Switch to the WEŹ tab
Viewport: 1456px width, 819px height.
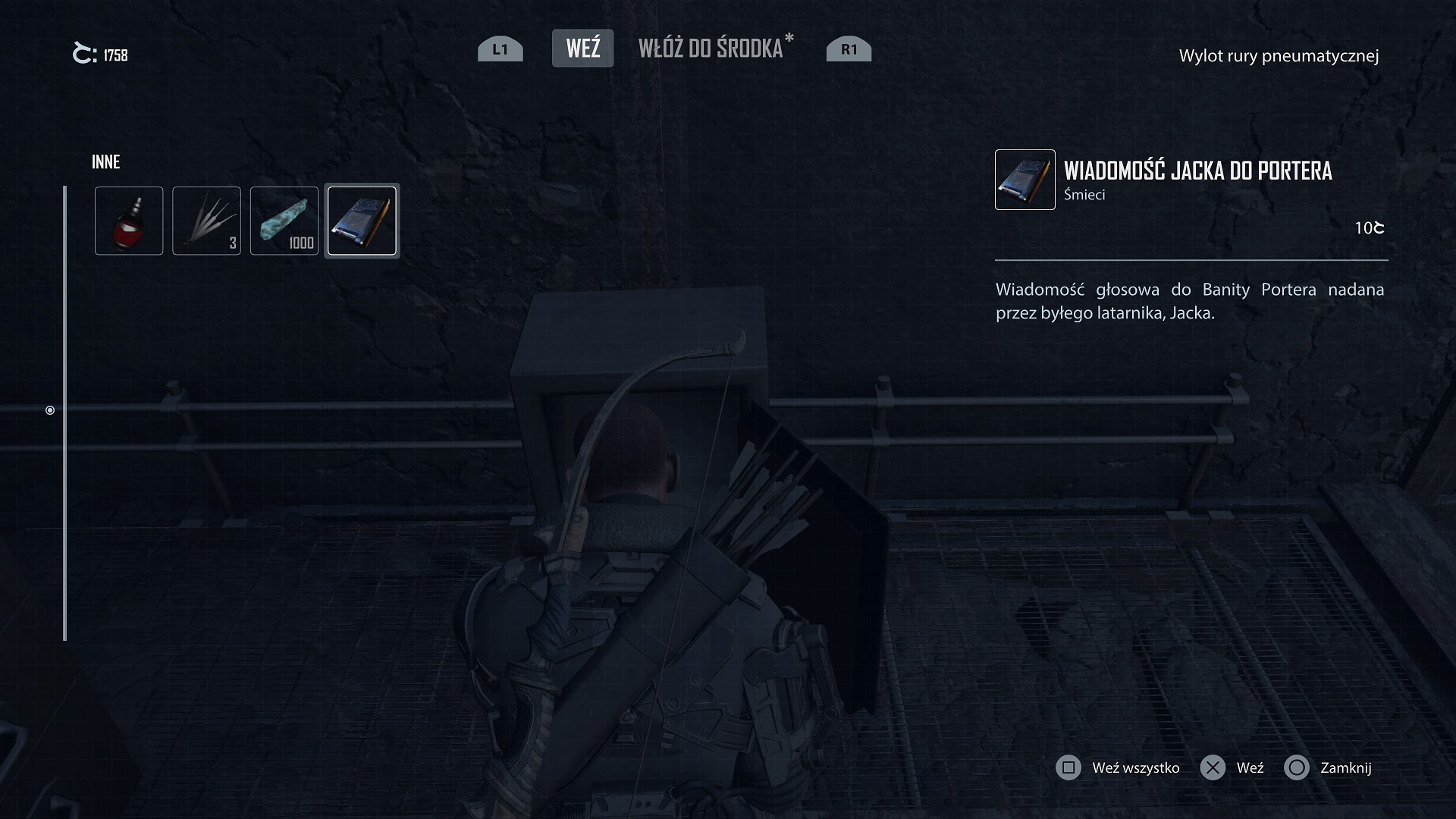(582, 49)
